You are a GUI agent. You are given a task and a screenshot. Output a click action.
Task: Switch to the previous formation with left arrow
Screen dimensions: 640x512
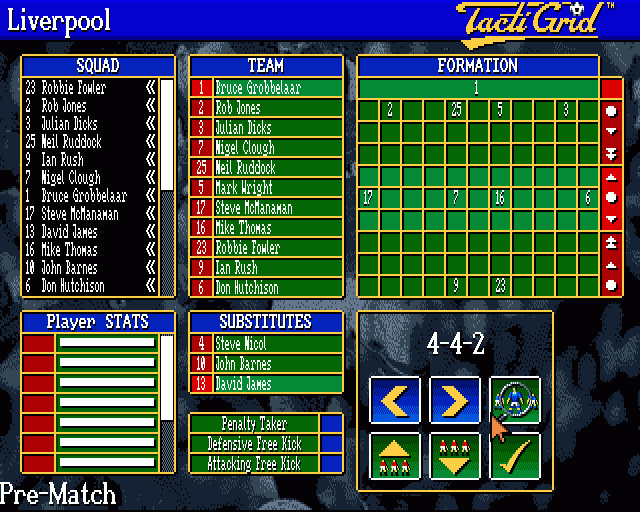click(x=395, y=401)
